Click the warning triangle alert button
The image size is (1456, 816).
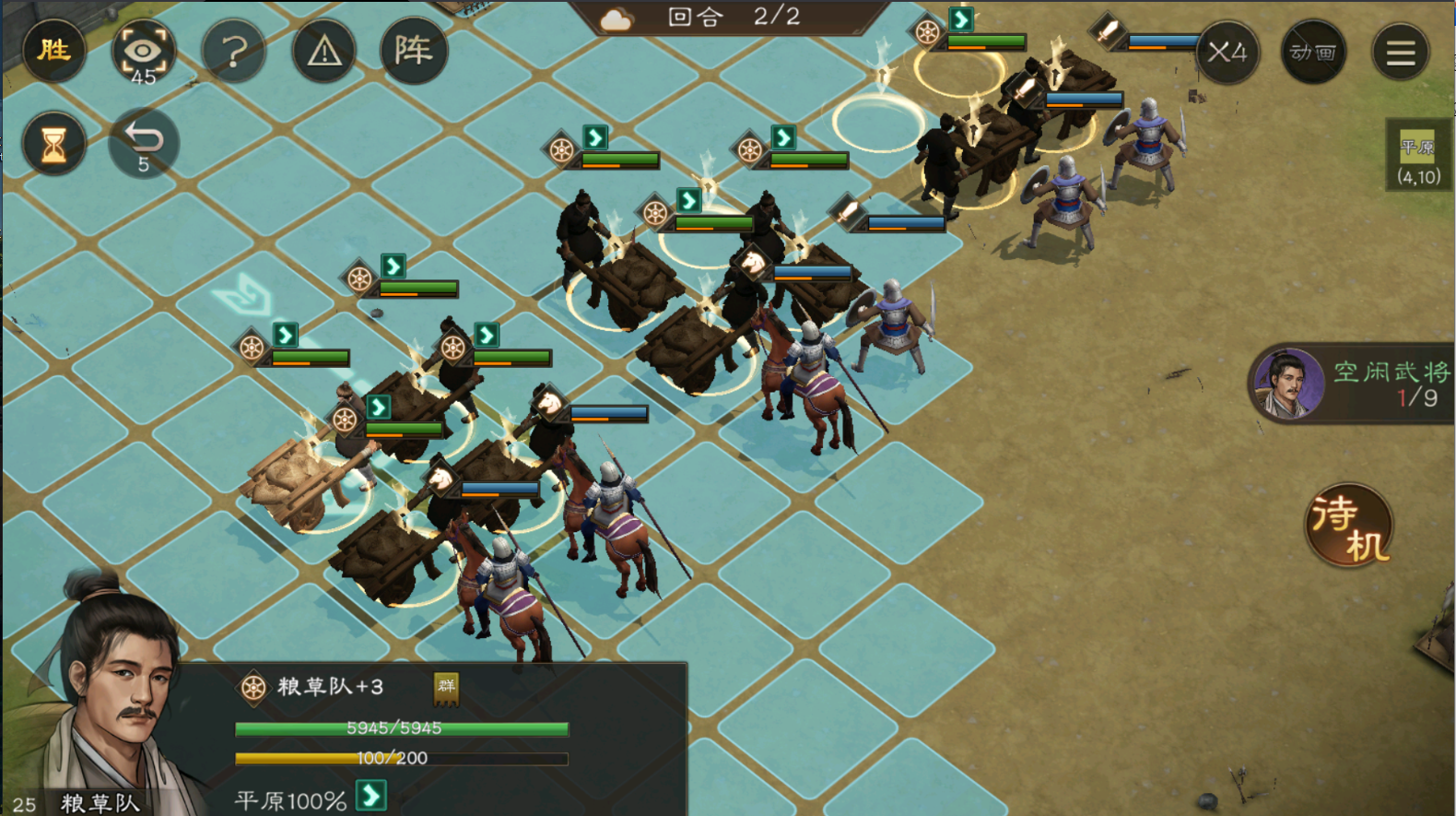(323, 52)
